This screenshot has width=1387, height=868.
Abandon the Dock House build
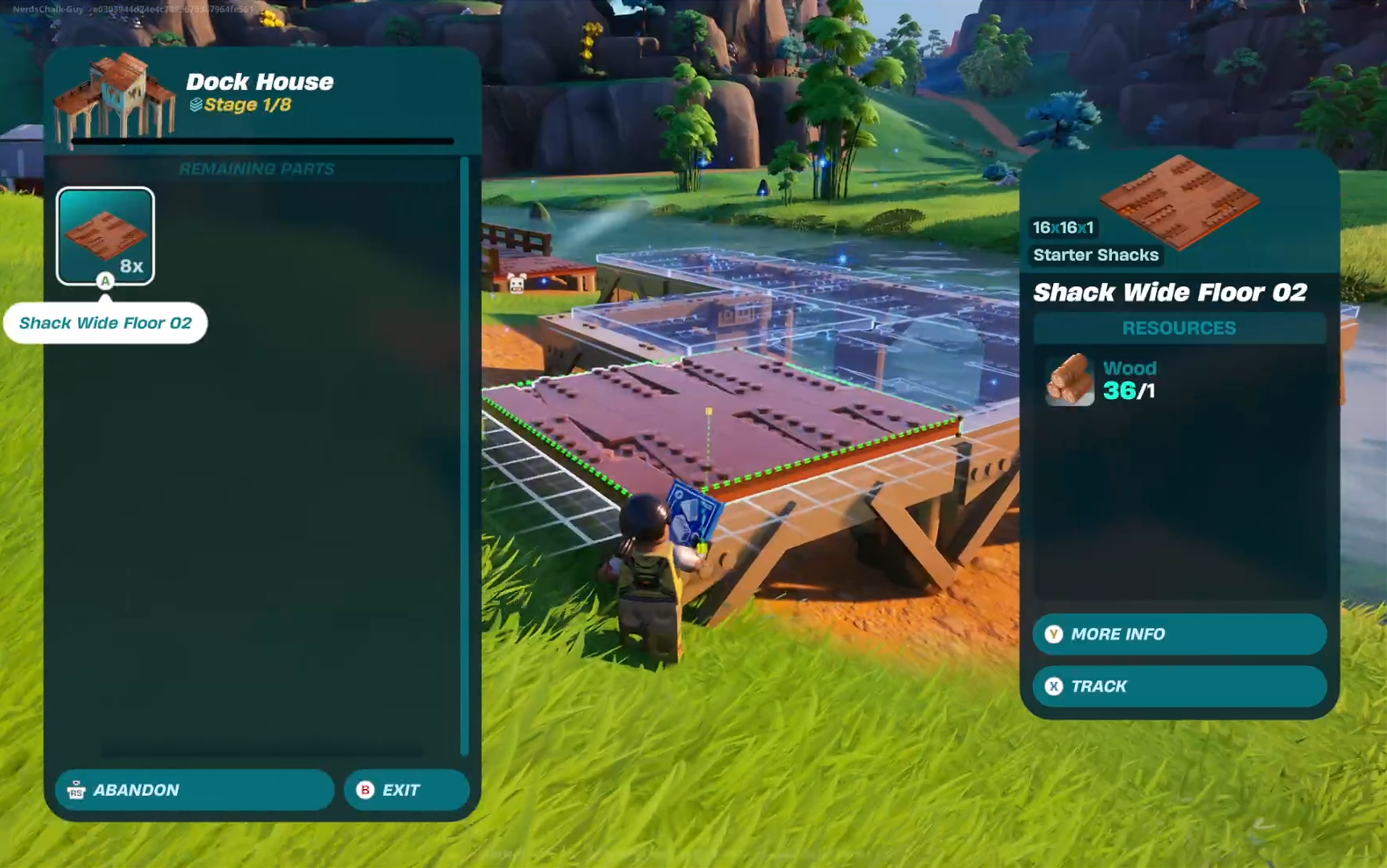tap(194, 790)
